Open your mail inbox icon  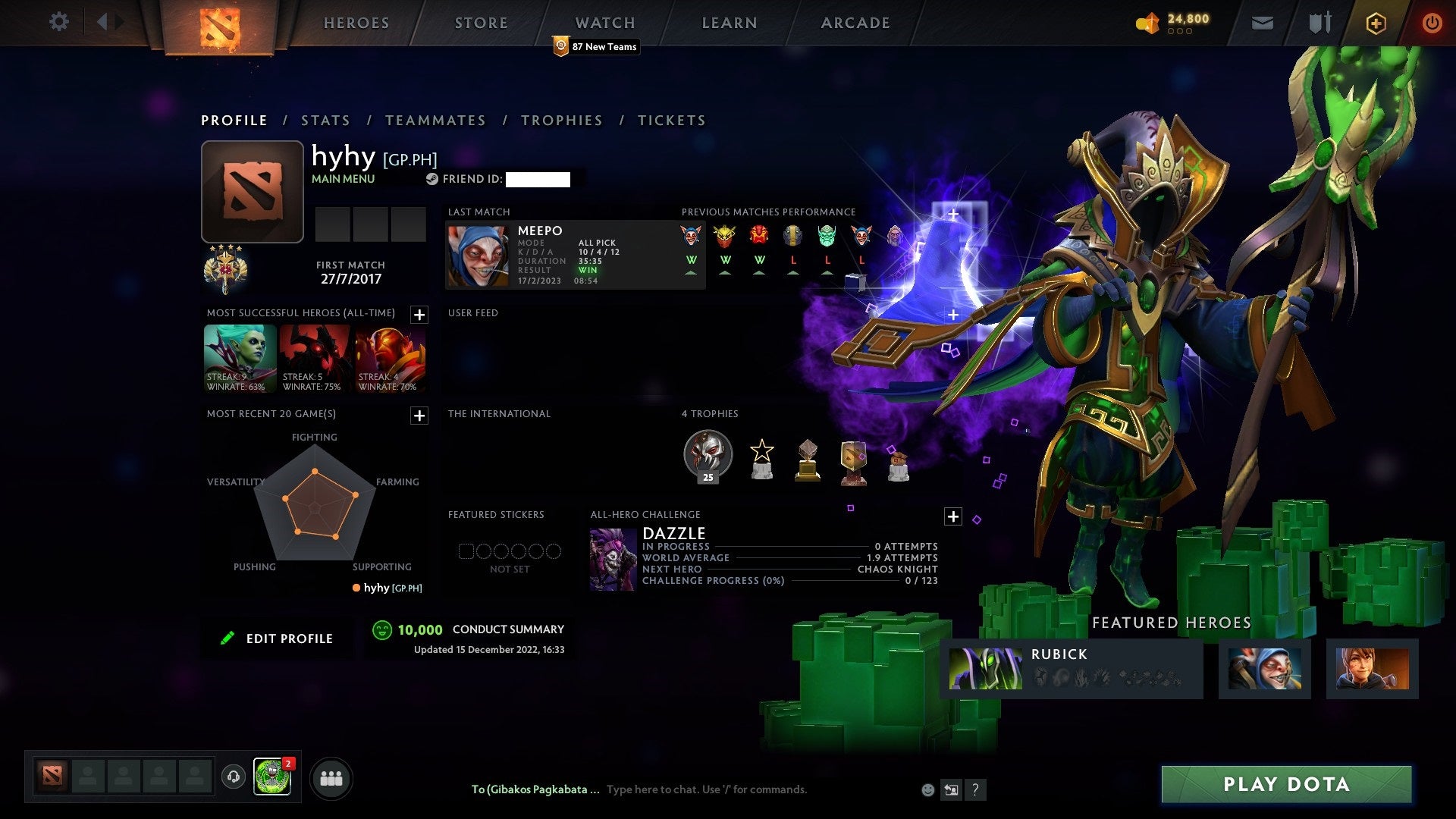tap(1263, 23)
